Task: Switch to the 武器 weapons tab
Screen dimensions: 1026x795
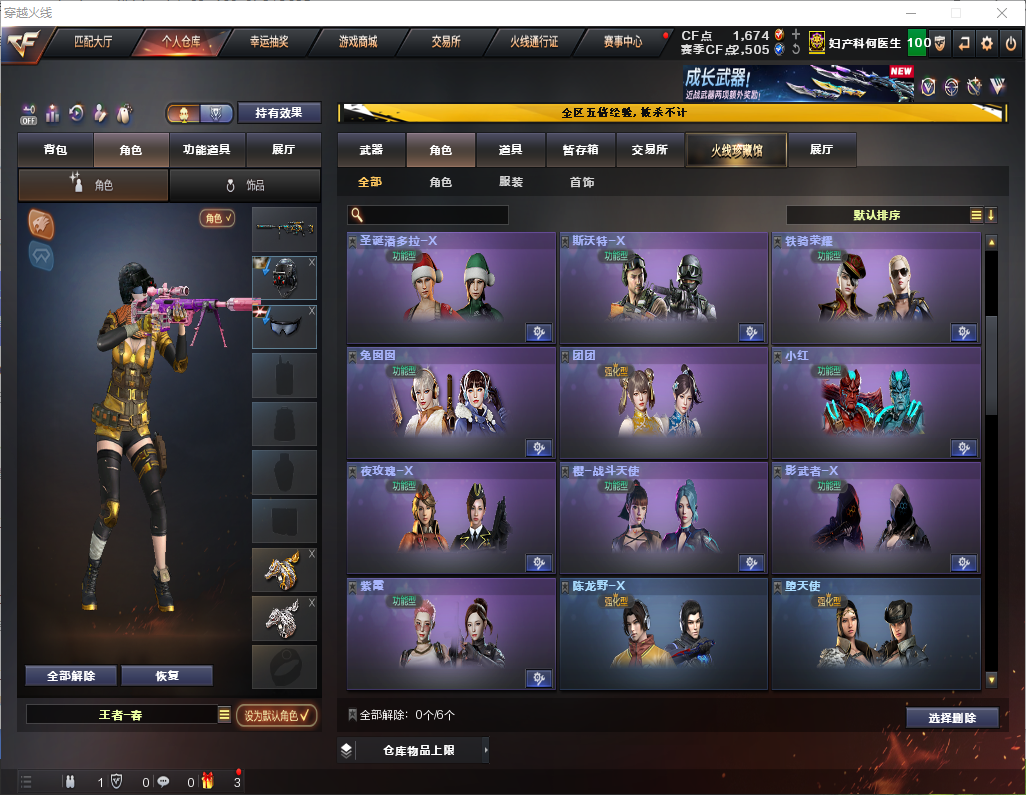Action: tap(371, 150)
